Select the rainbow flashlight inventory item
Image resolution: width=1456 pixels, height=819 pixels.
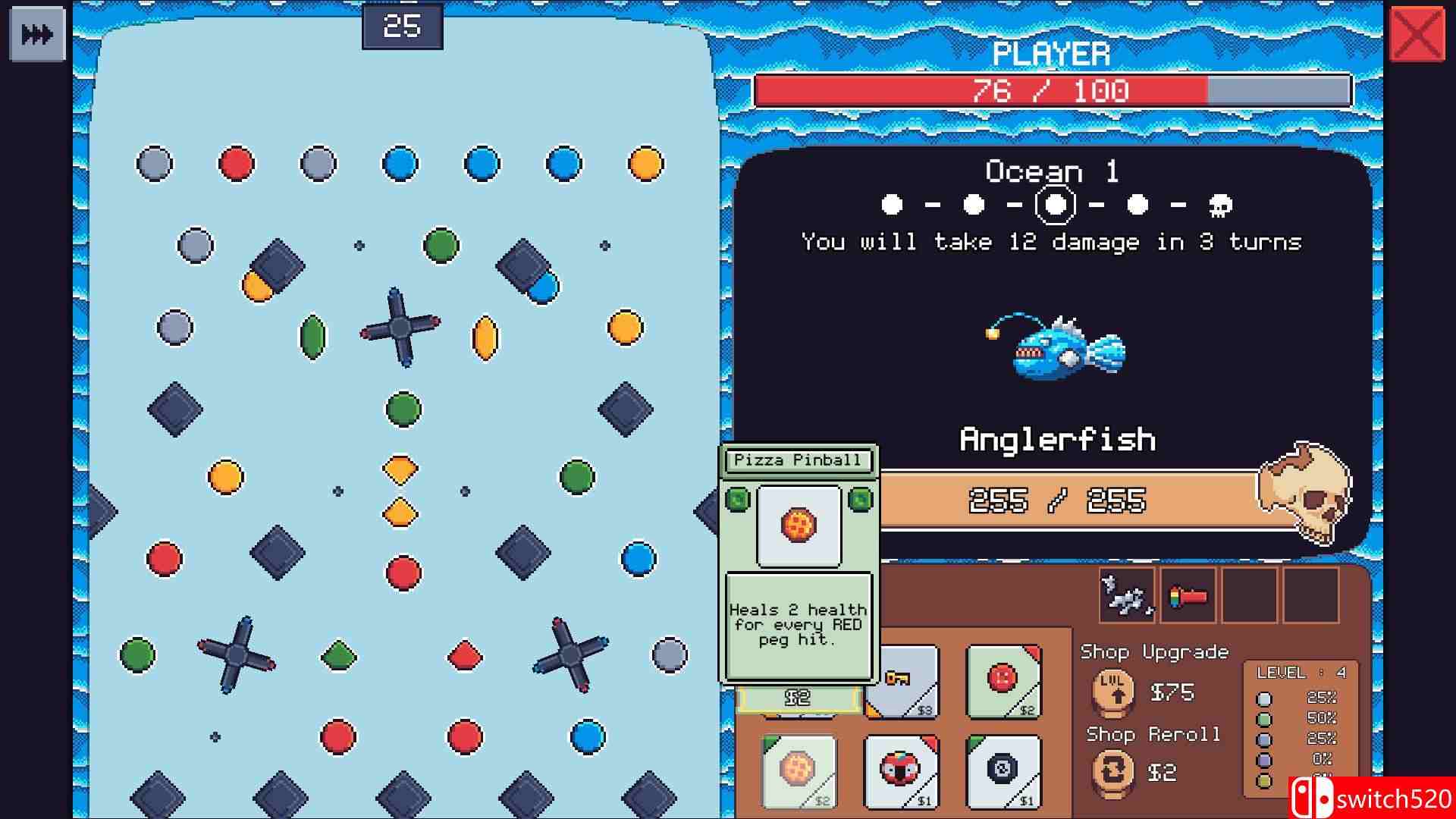tap(1188, 596)
